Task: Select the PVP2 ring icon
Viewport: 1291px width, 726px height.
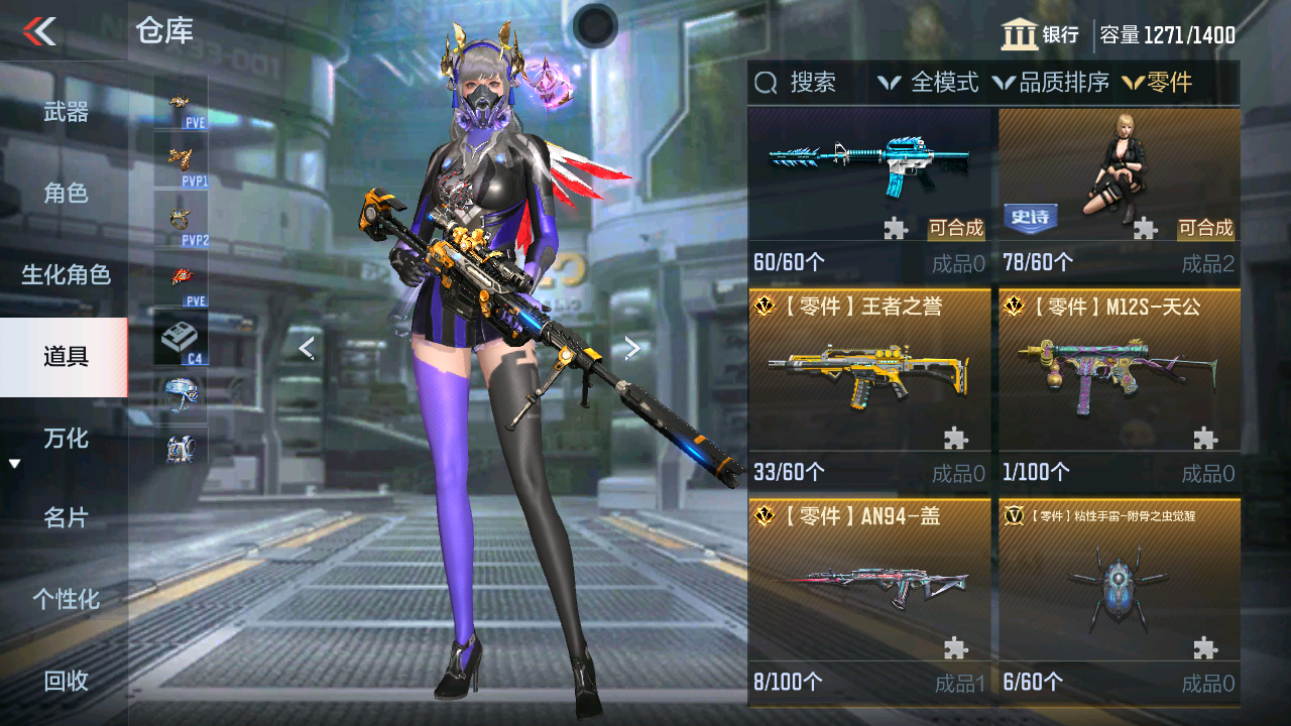Action: tap(178, 217)
